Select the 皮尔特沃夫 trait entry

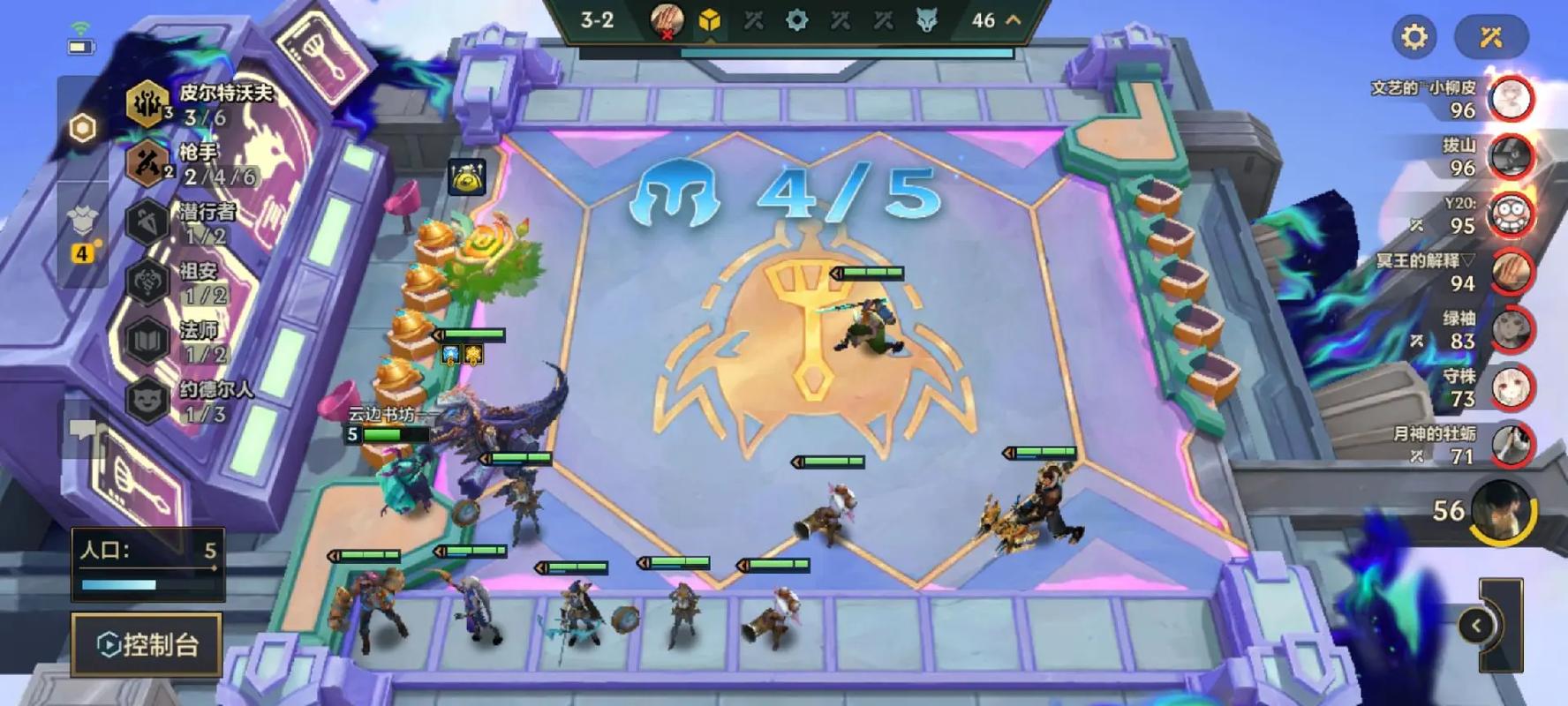pyautogui.click(x=203, y=104)
